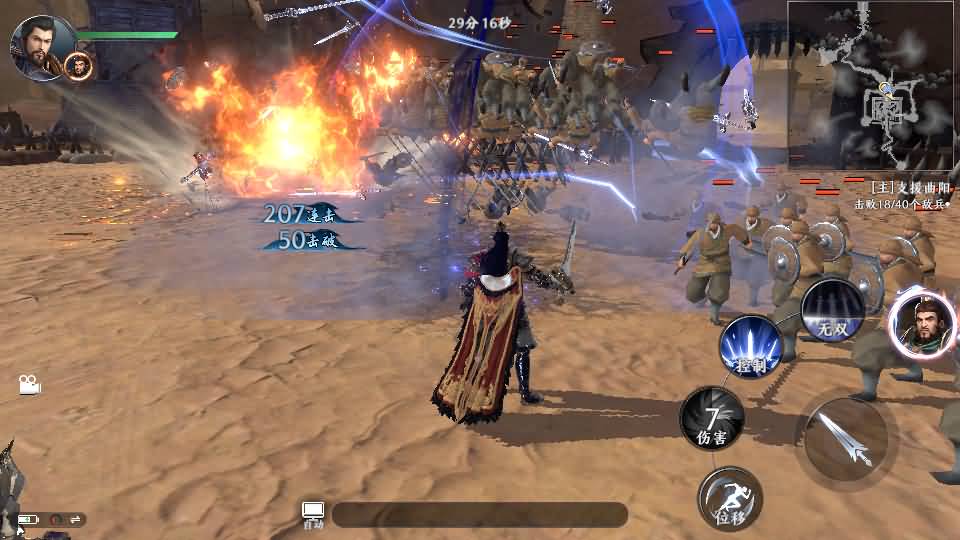Screen dimensions: 960x540
Task: Tap the 位移 dash skill
Action: point(730,499)
